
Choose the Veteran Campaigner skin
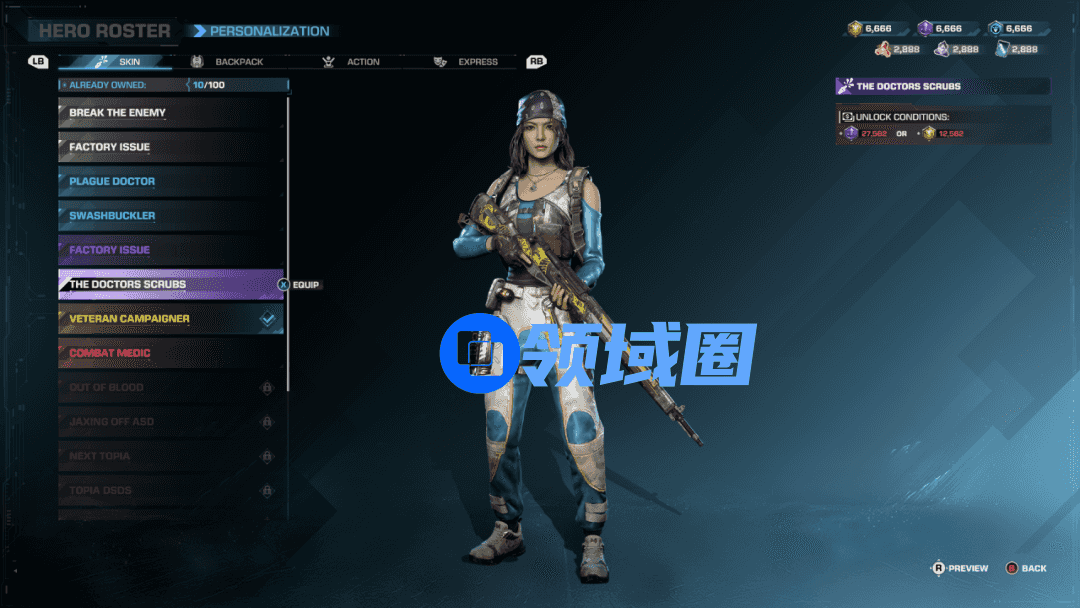171,319
